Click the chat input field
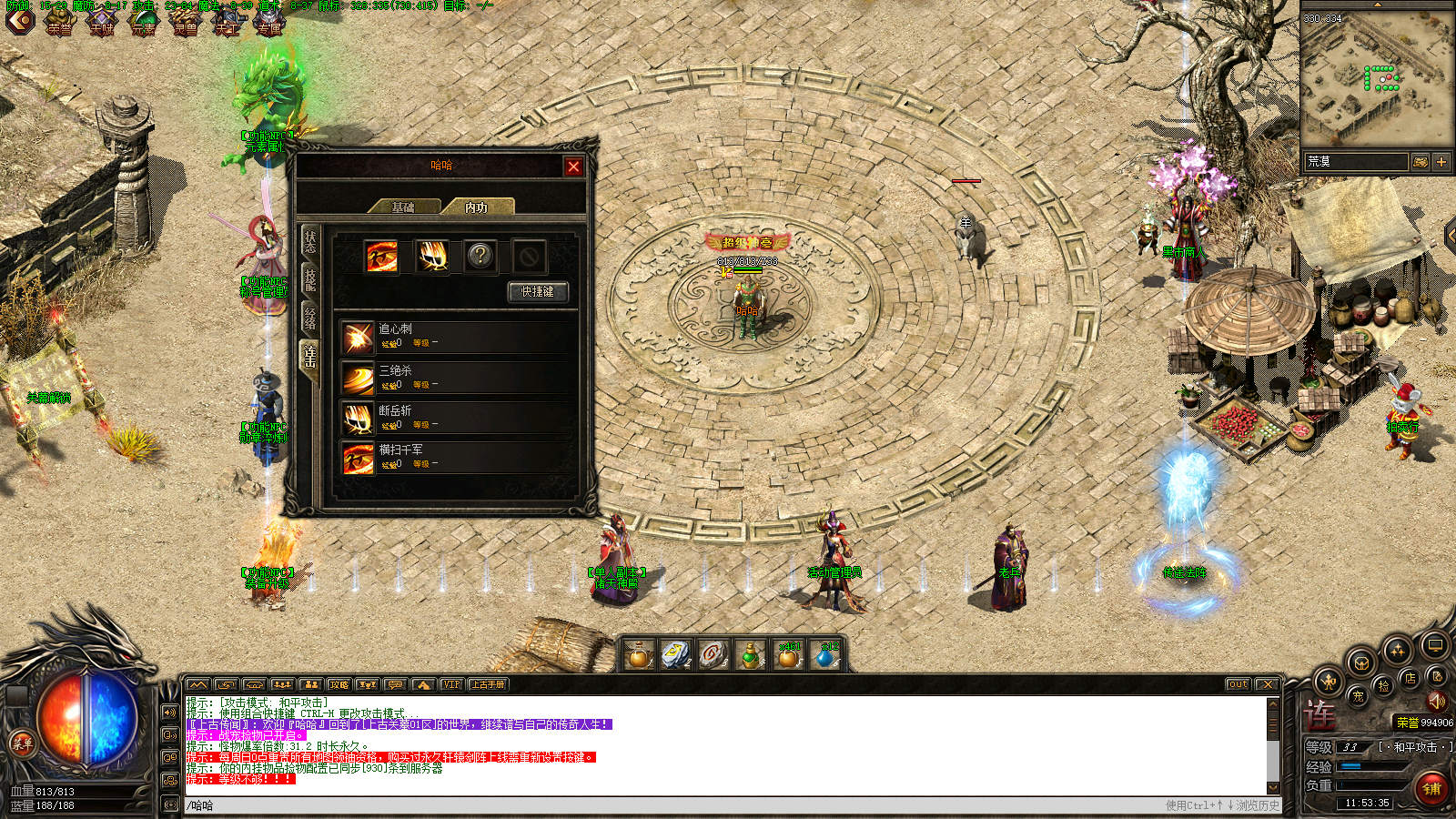This screenshot has width=1456, height=819. (x=637, y=805)
